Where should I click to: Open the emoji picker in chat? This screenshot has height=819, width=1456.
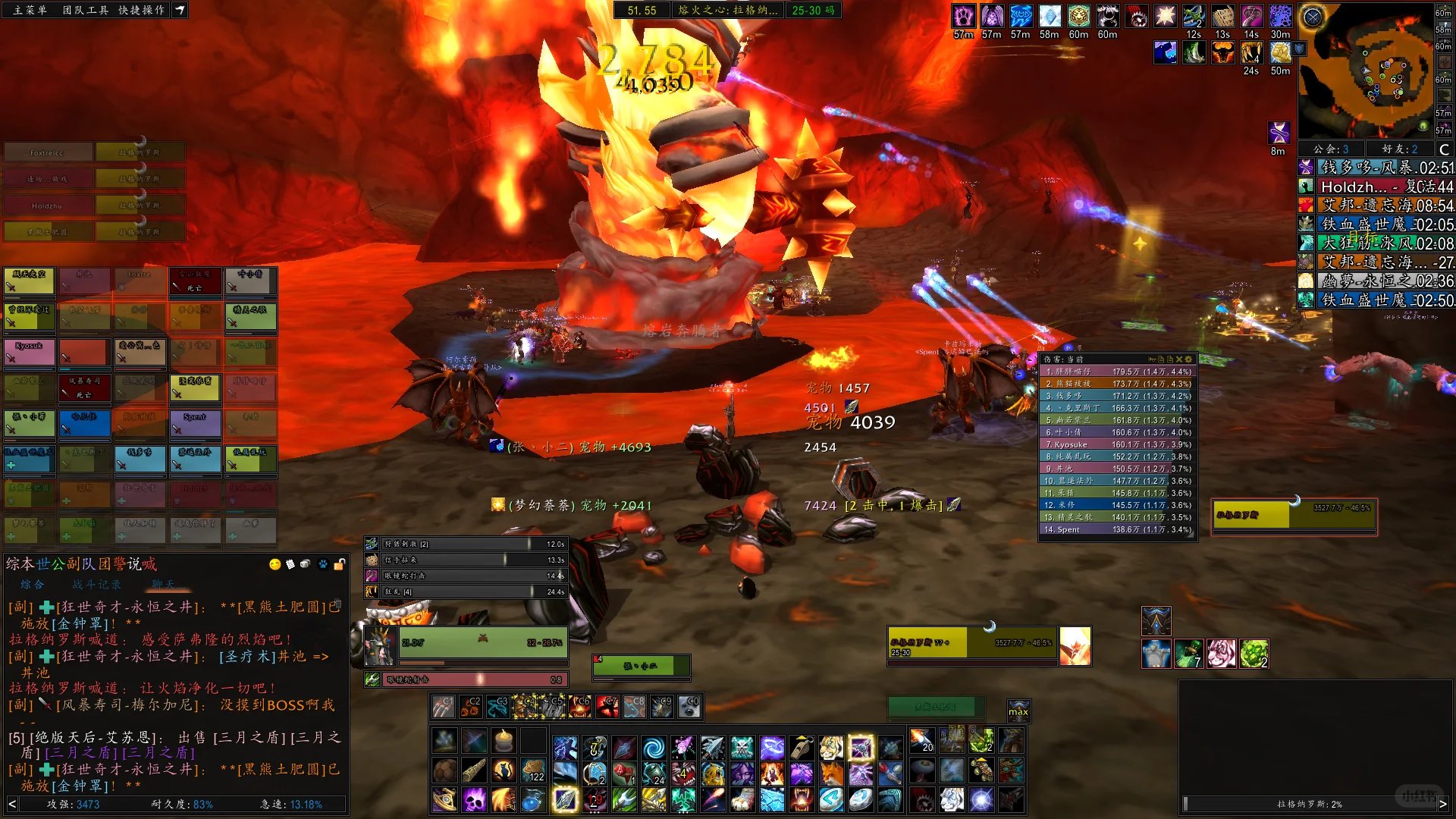275,564
